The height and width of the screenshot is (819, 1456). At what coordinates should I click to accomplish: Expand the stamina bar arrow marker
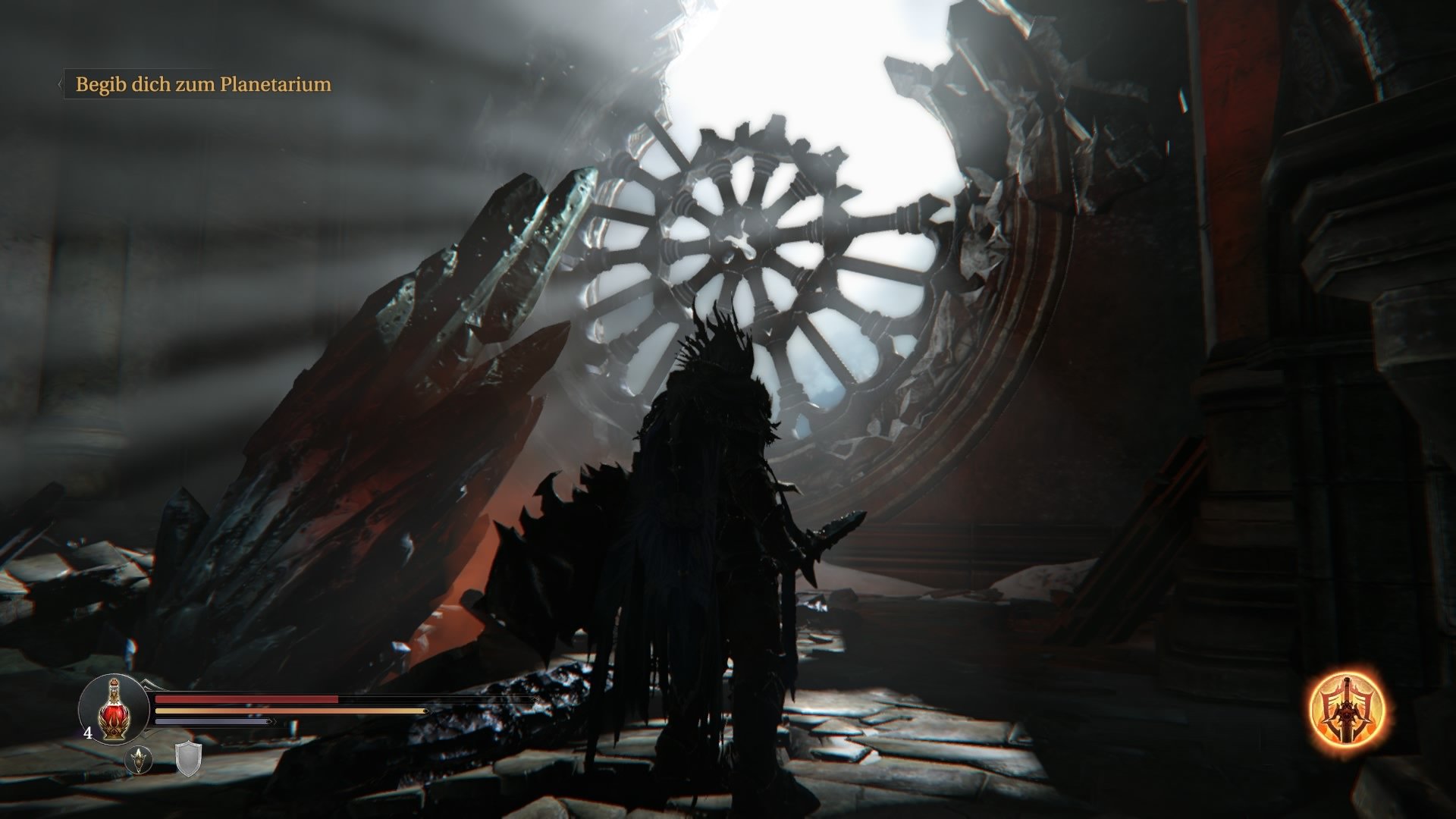(426, 711)
